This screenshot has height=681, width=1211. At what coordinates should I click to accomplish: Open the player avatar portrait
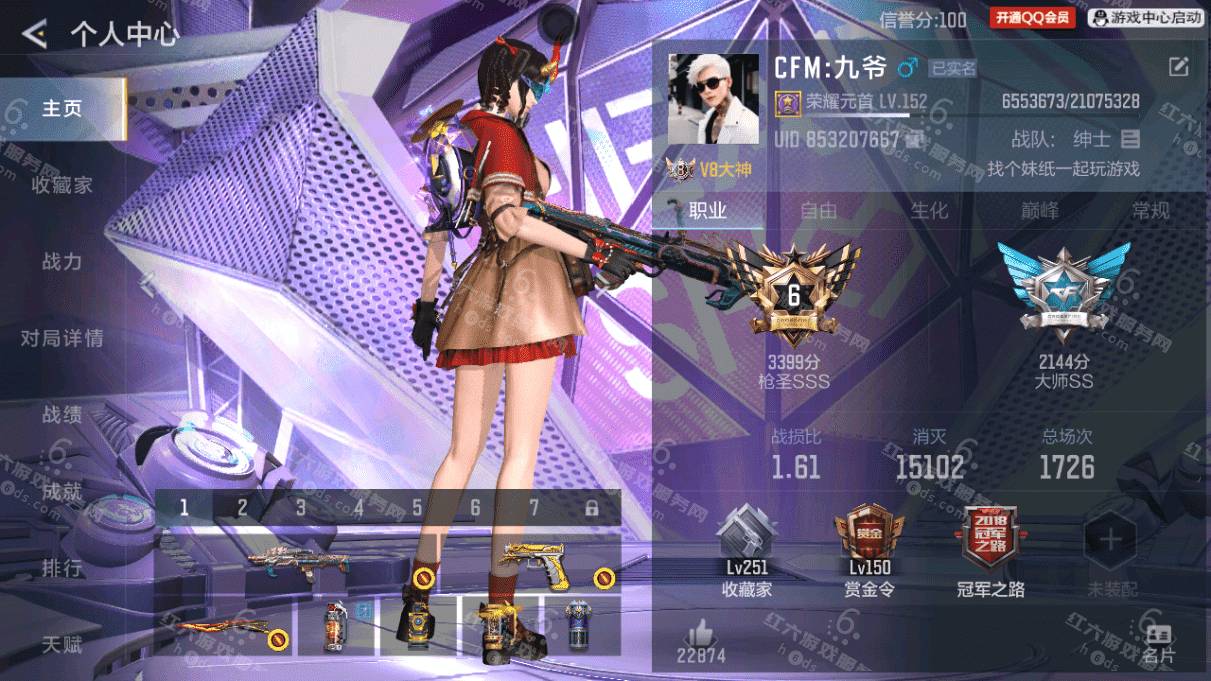click(712, 100)
